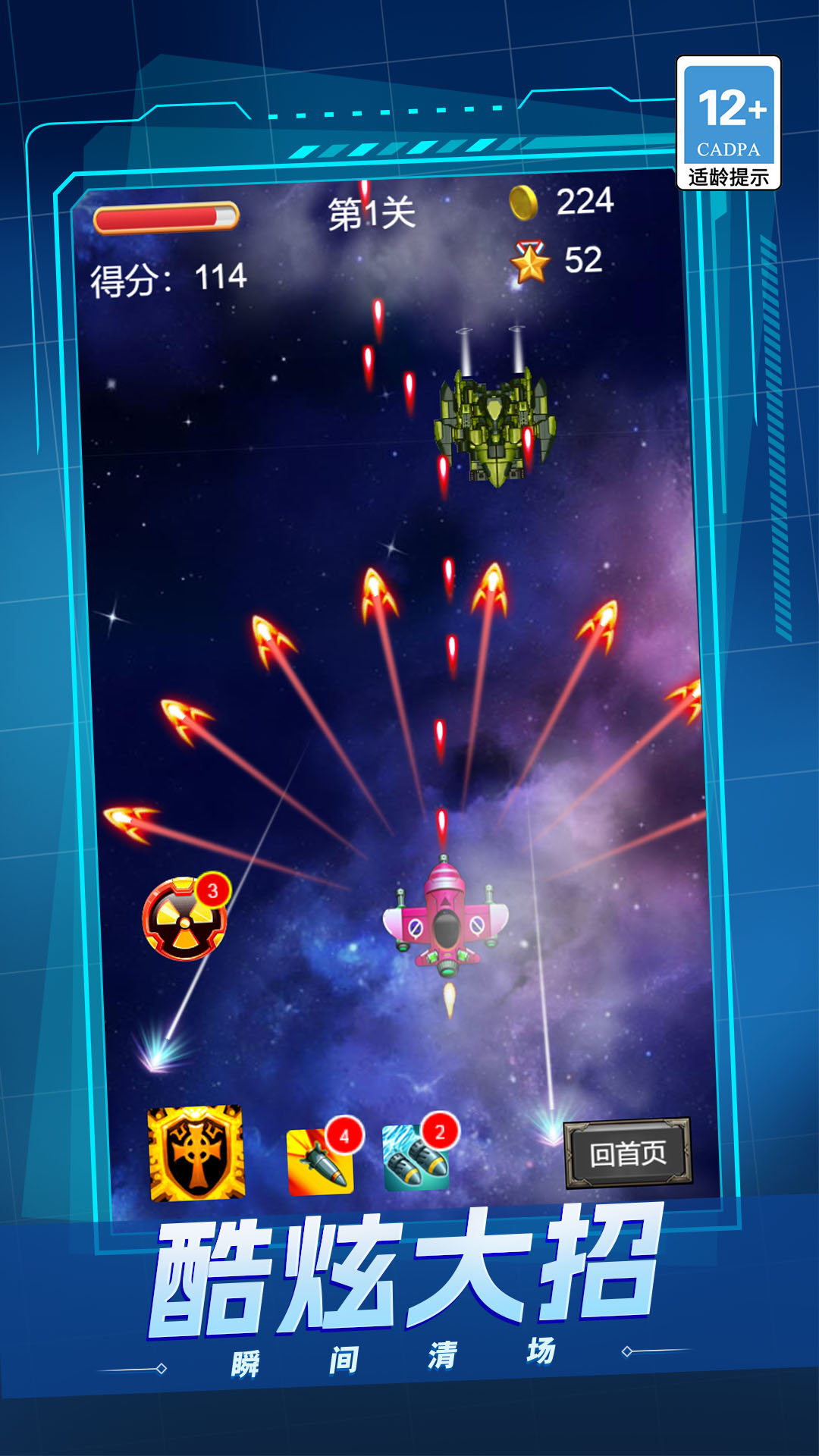Use the golden shield ability
This screenshot has height=1456, width=819.
(196, 1153)
